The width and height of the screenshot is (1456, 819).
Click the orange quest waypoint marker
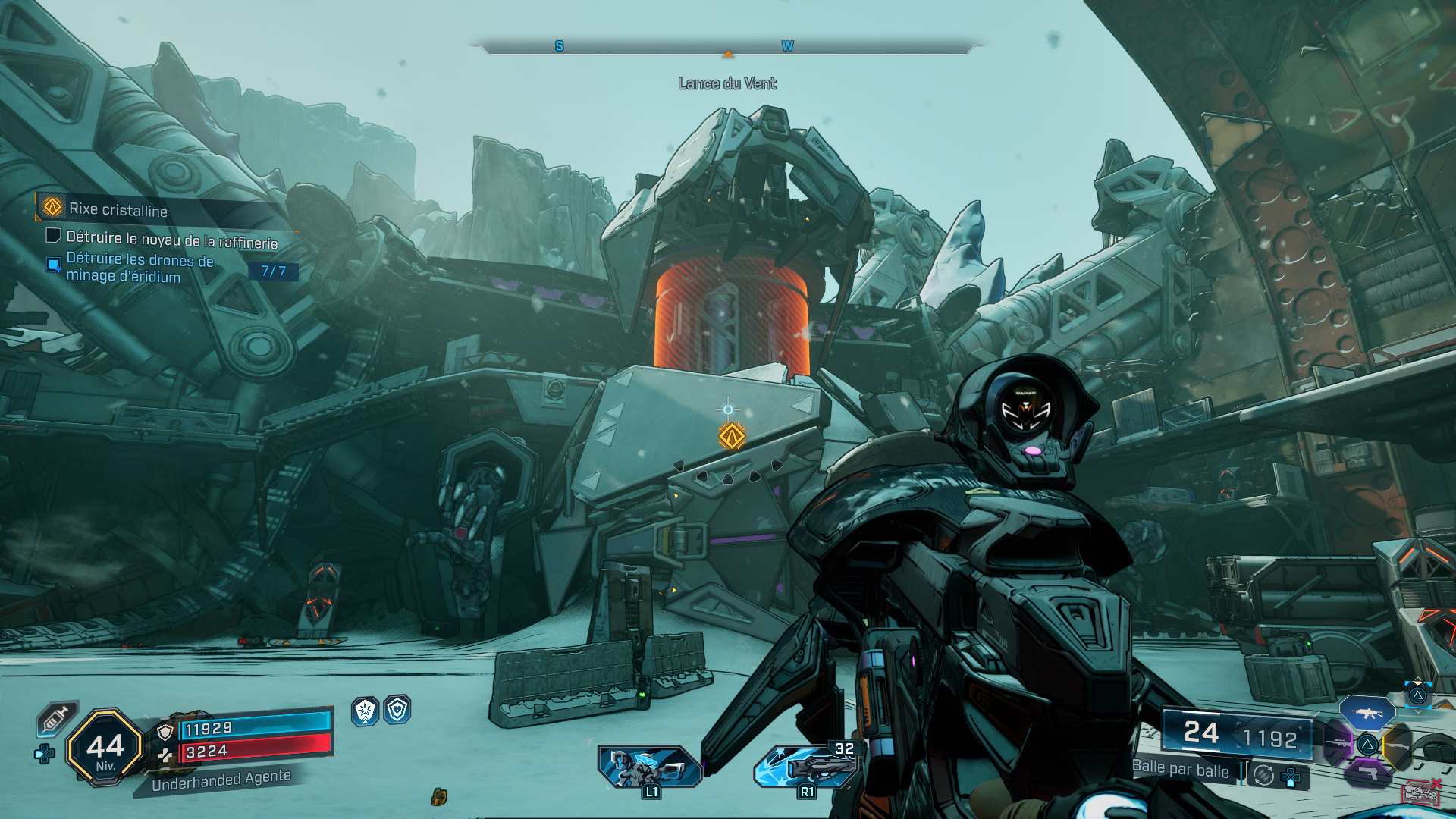pyautogui.click(x=732, y=437)
